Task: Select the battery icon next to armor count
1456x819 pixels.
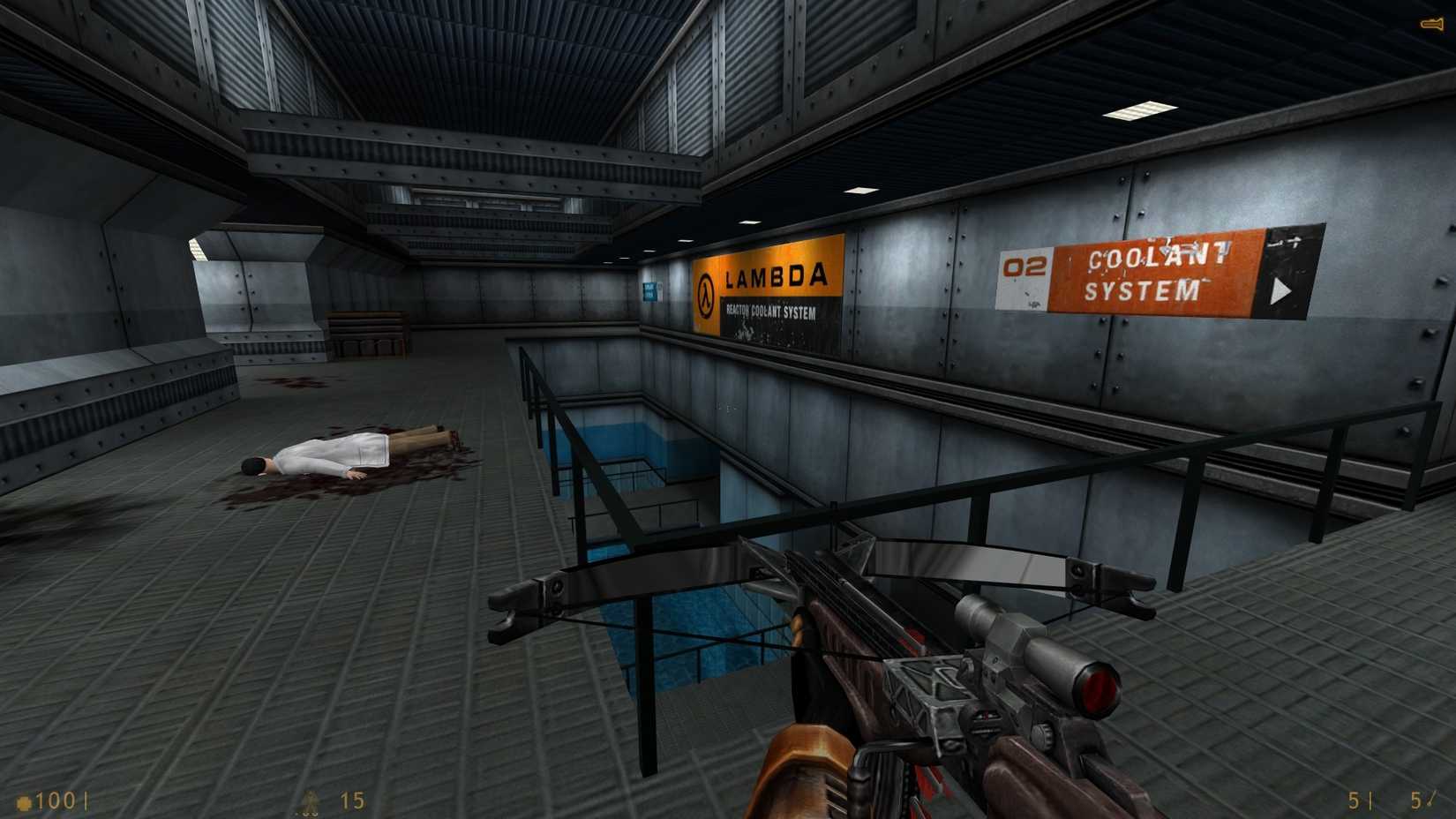Action: [x=311, y=801]
